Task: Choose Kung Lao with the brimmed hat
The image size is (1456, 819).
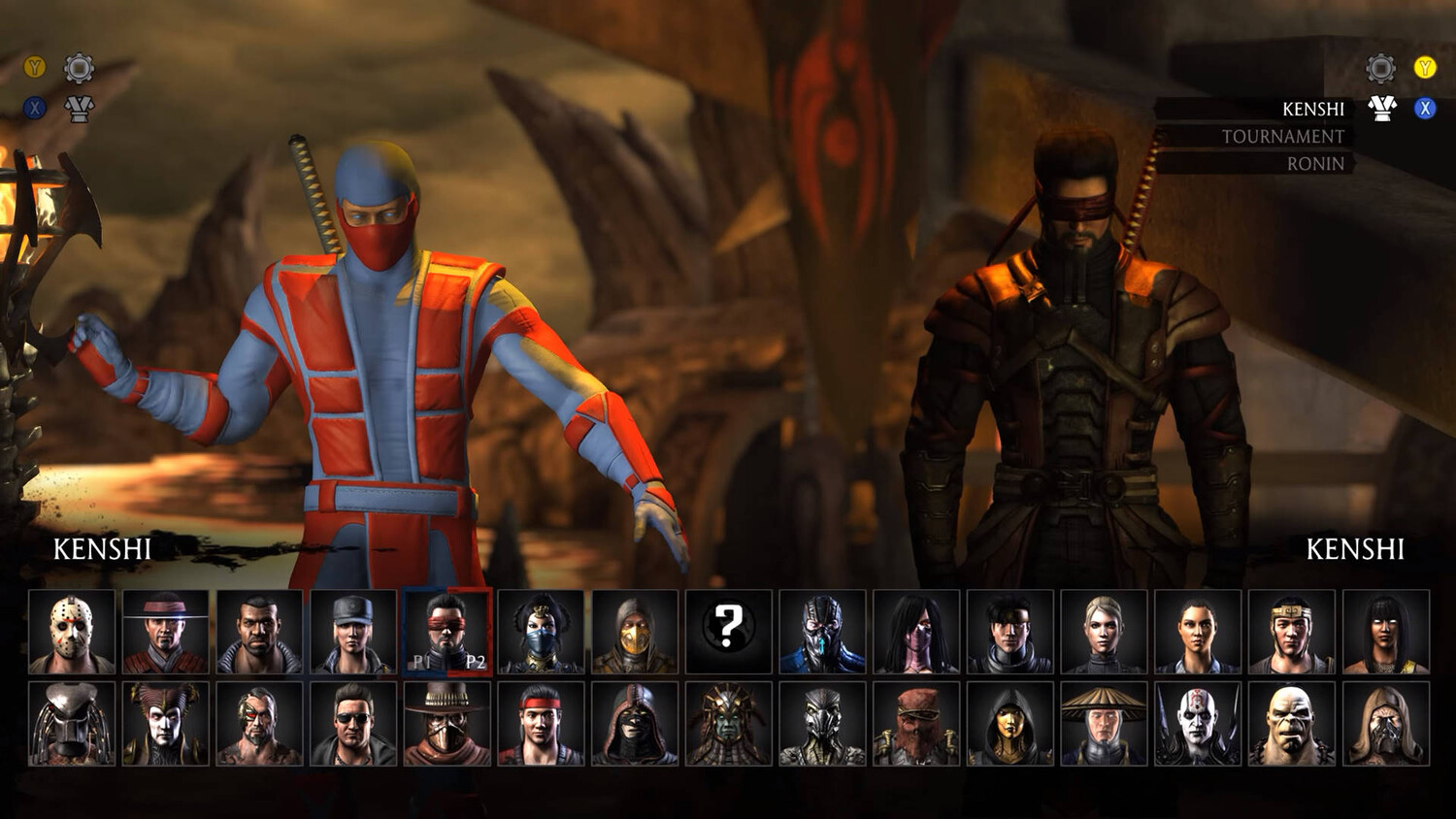Action: [165, 632]
